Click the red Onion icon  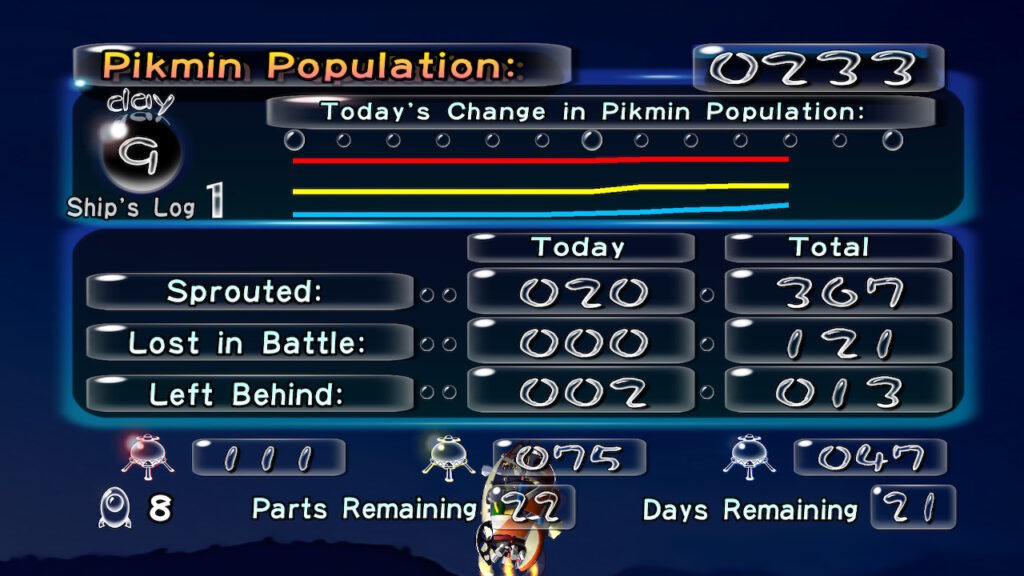pyautogui.click(x=147, y=457)
